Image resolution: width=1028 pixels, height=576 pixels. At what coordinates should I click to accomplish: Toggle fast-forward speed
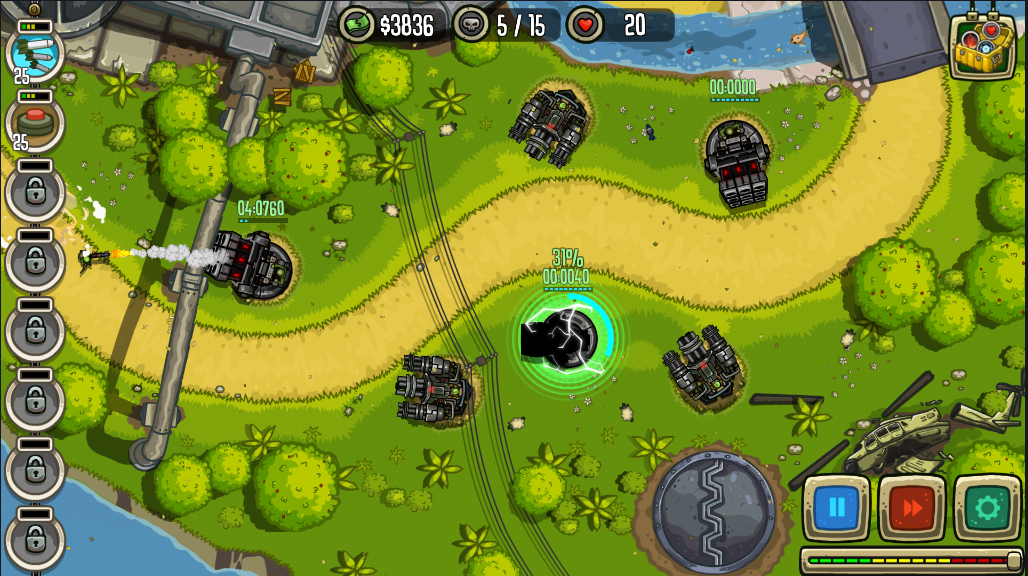[912, 508]
